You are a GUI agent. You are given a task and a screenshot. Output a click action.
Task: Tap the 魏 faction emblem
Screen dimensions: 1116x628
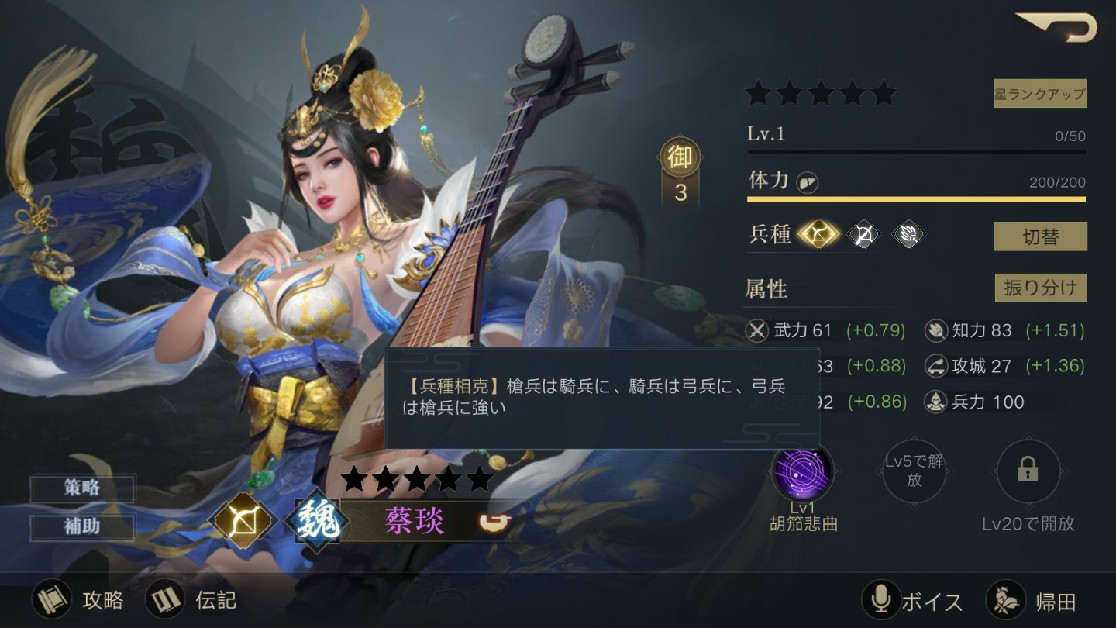point(317,521)
